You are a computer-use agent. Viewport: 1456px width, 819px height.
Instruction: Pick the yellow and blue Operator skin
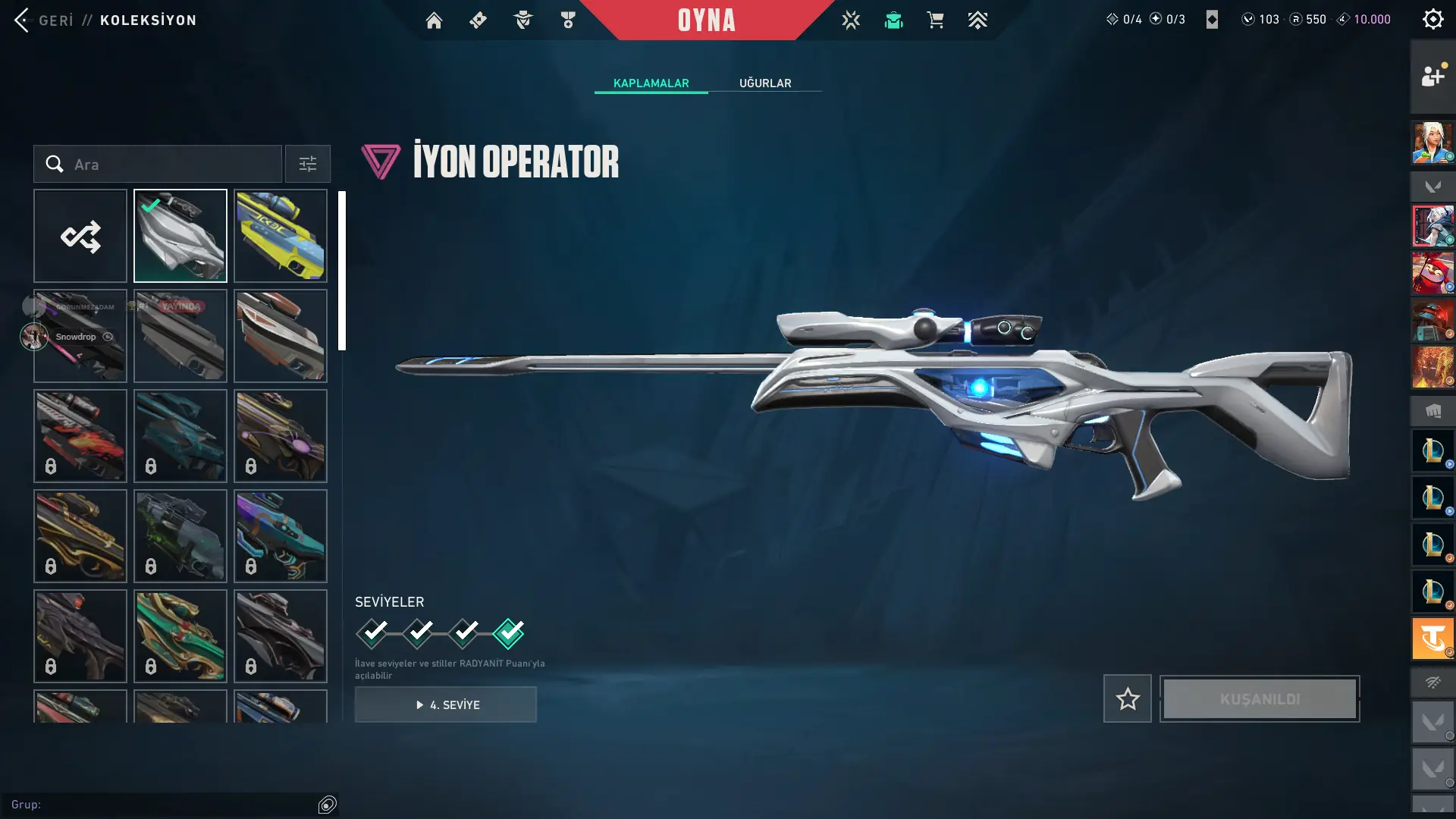tap(281, 237)
